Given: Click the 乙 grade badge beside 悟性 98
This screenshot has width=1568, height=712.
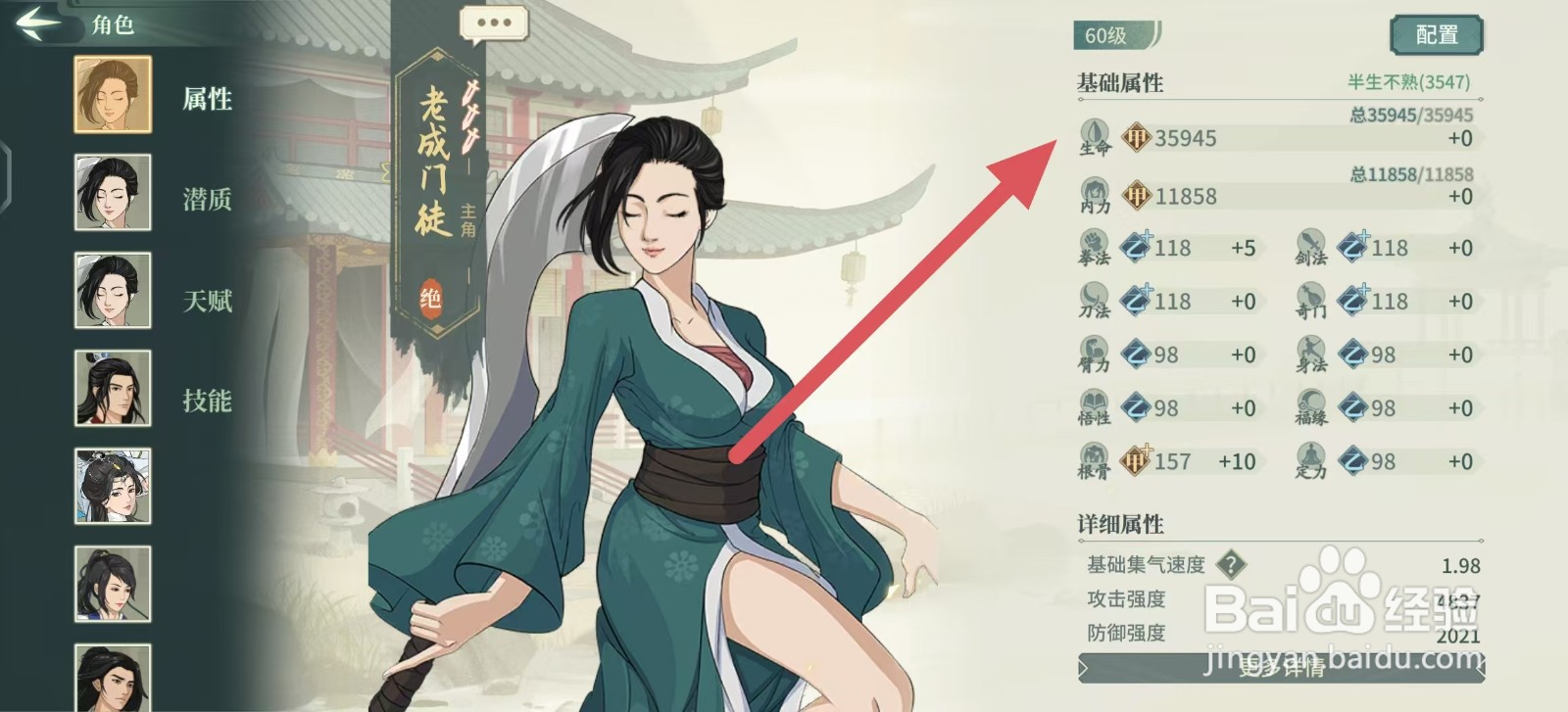Looking at the screenshot, I should point(1137,407).
